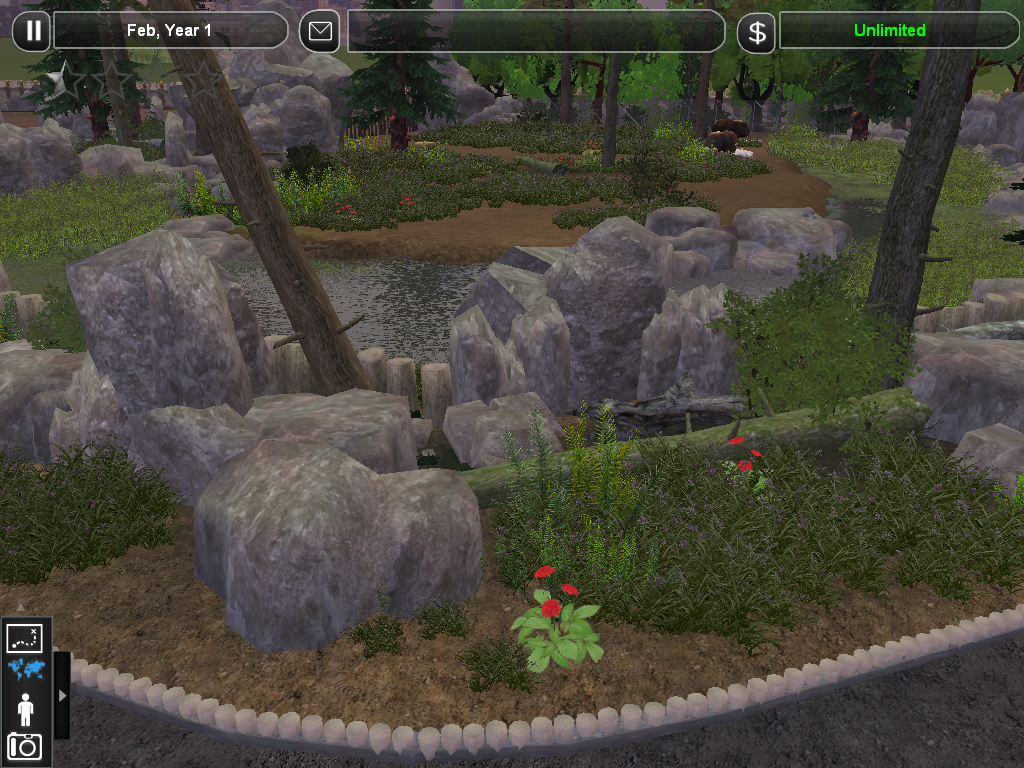
Task: Enter guest mode with the person icon
Action: 25,709
